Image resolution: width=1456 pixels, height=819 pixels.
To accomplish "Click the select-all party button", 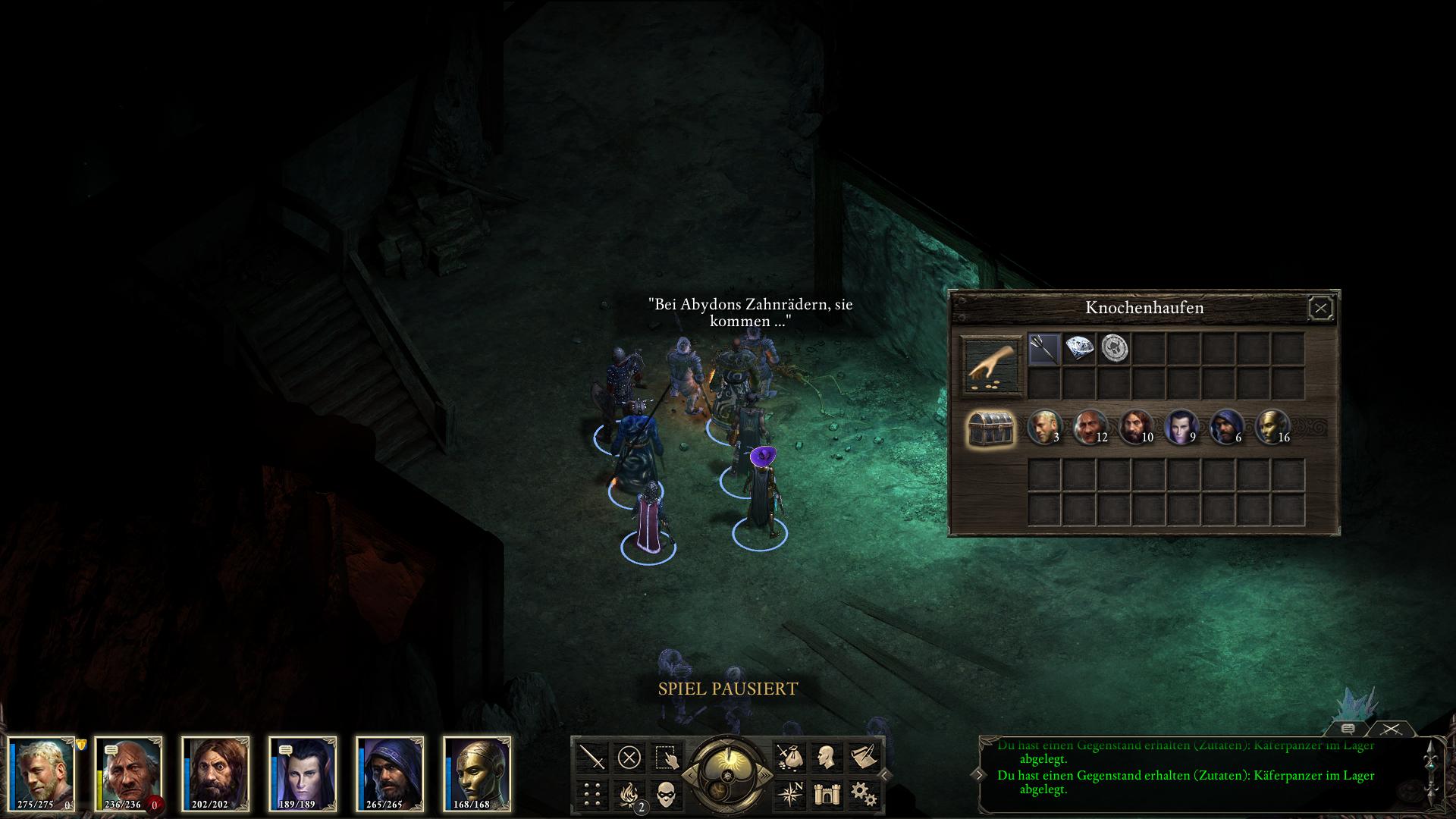I will tap(666, 757).
